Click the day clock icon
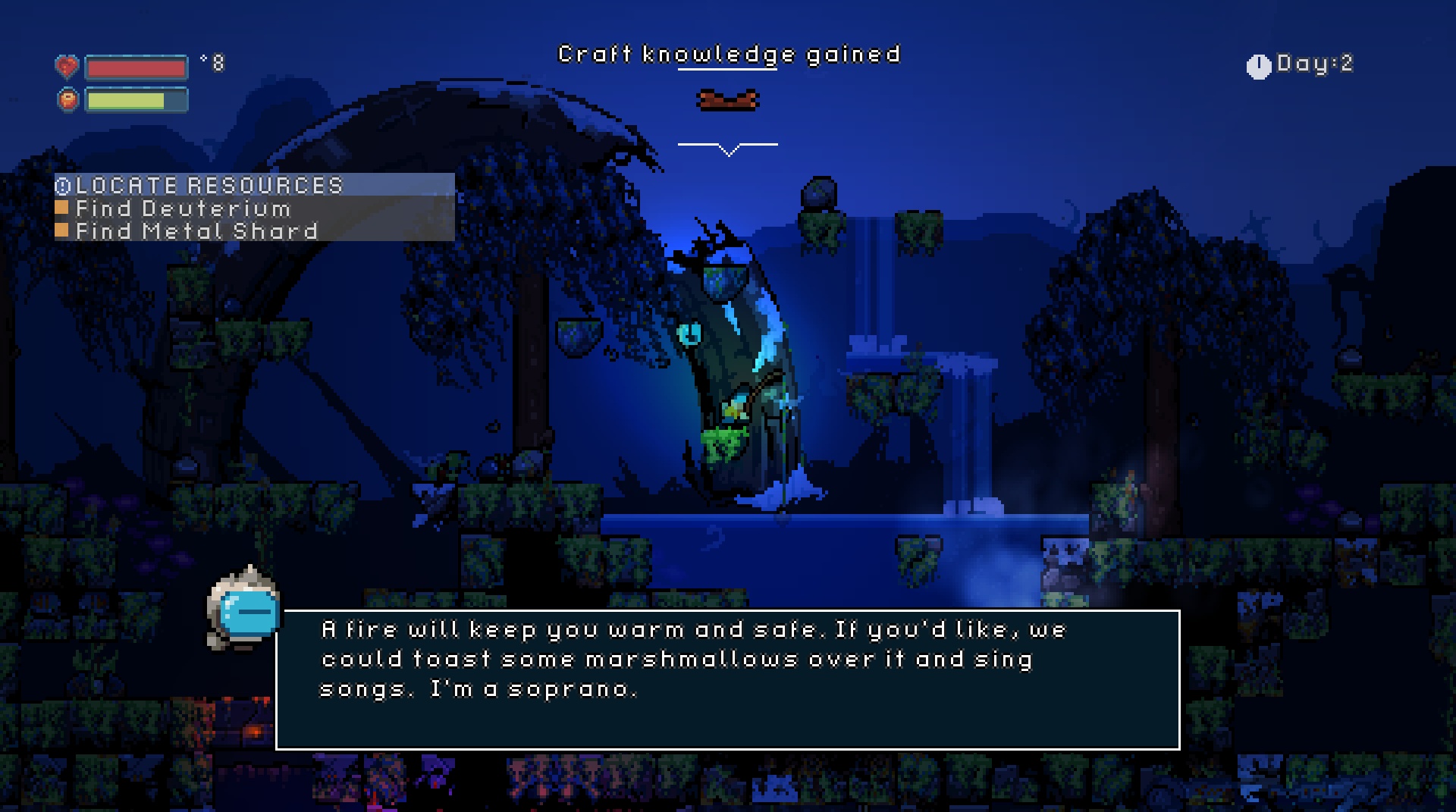The width and height of the screenshot is (1456, 812). pos(1258,67)
